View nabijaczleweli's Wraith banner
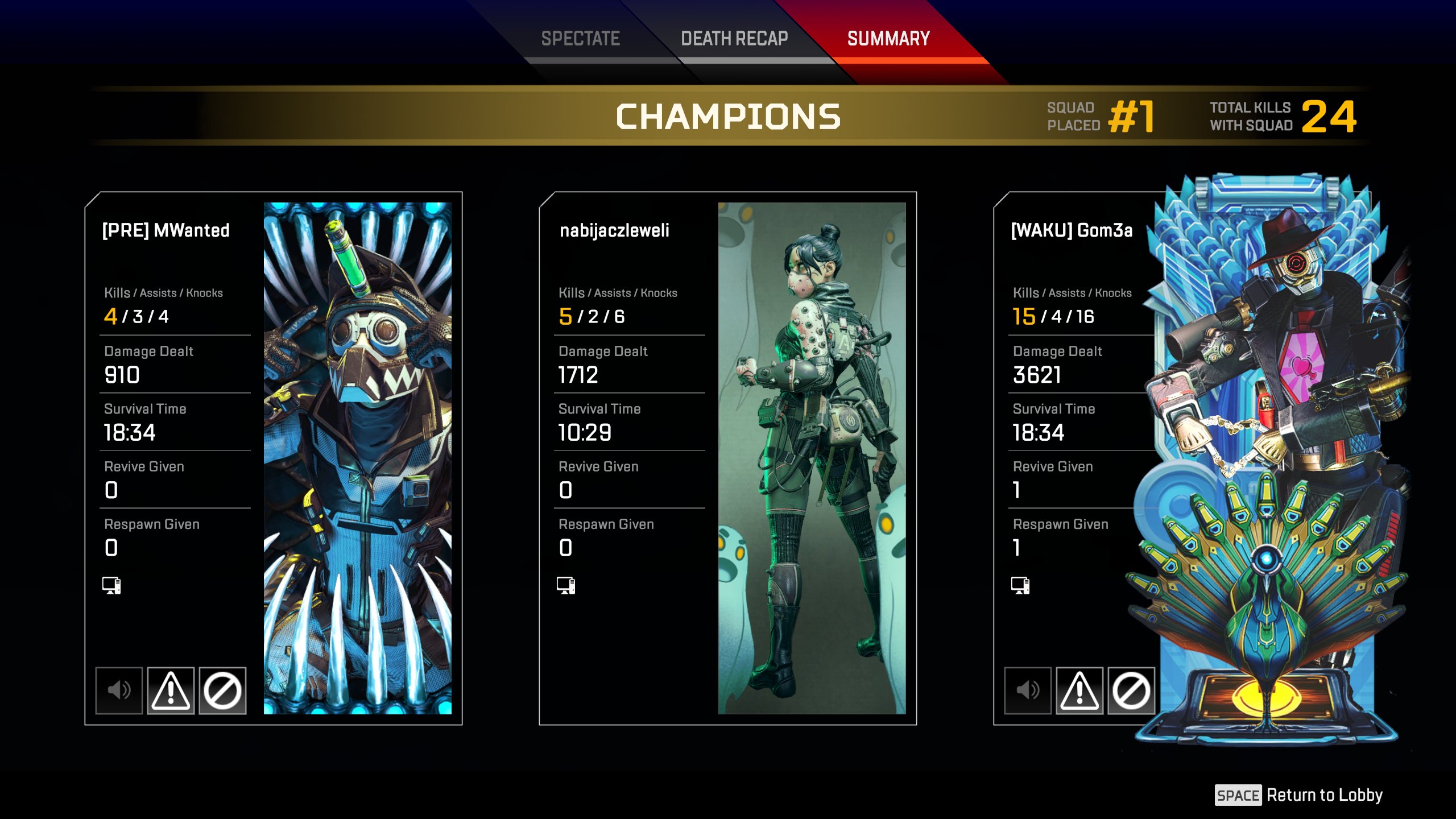 812,458
